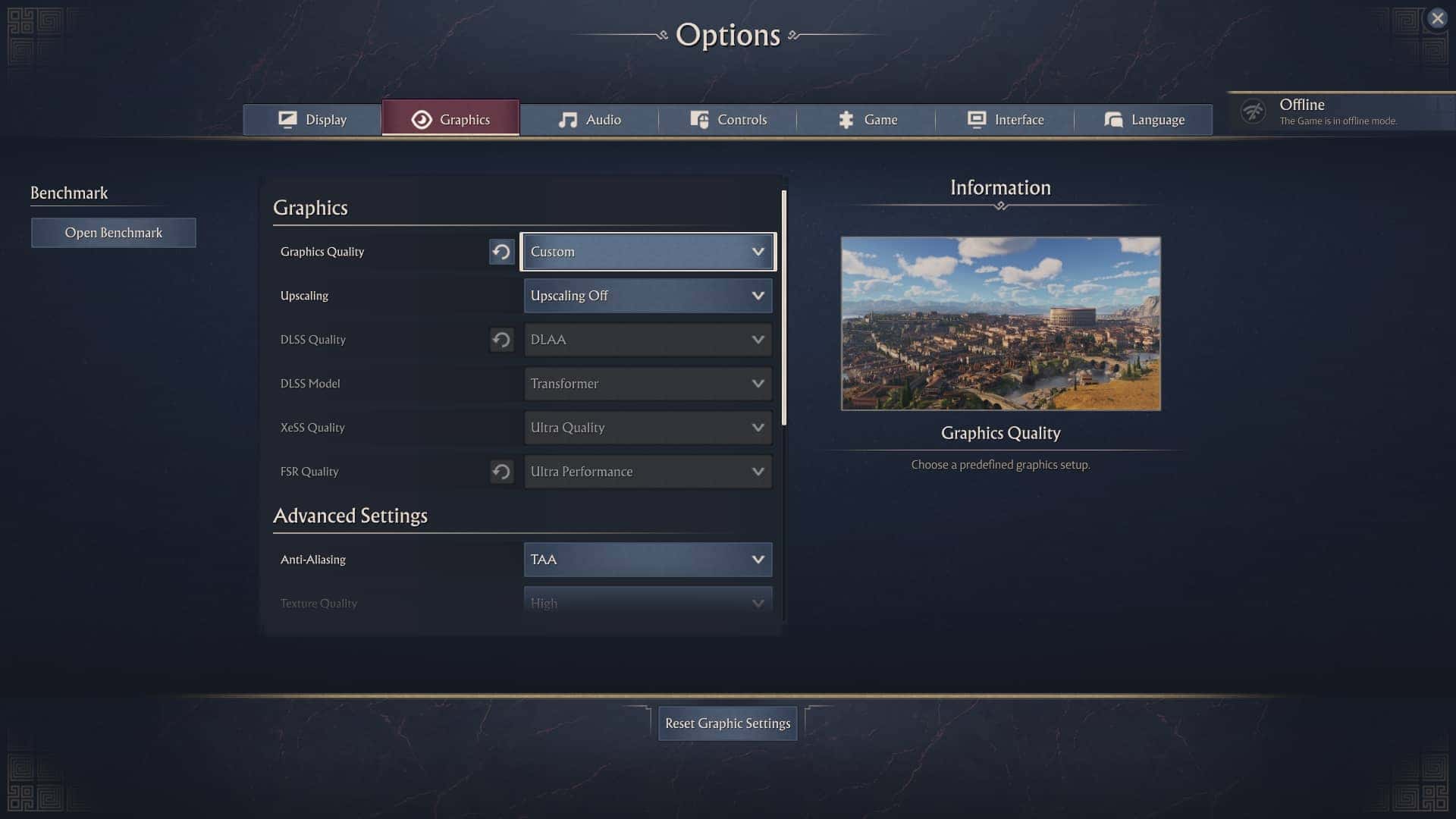Click the FSR Quality reset arrow
1456x819 pixels.
(501, 472)
